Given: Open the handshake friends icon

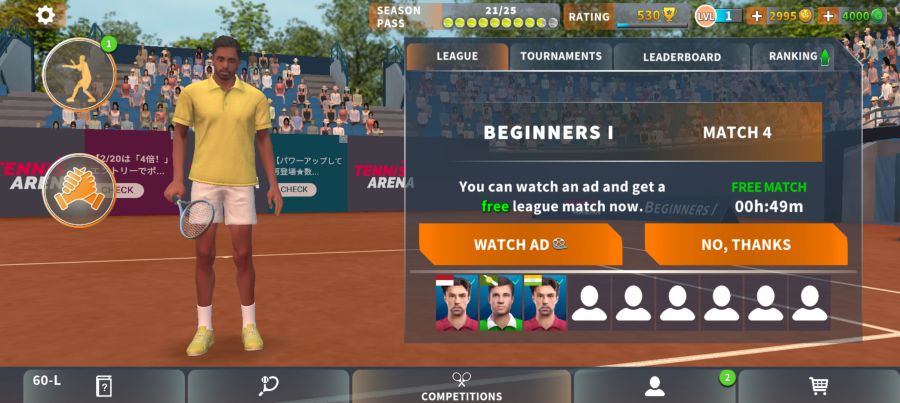Looking at the screenshot, I should pyautogui.click(x=78, y=189).
